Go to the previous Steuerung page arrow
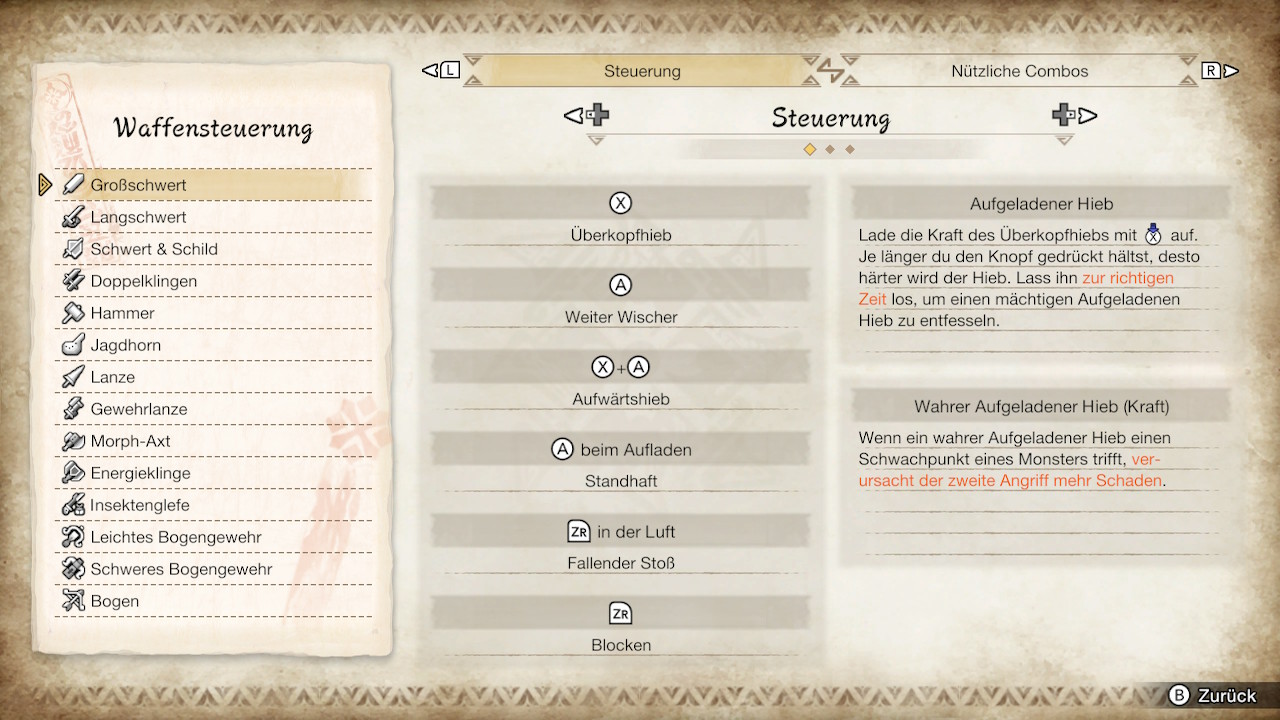 587,116
